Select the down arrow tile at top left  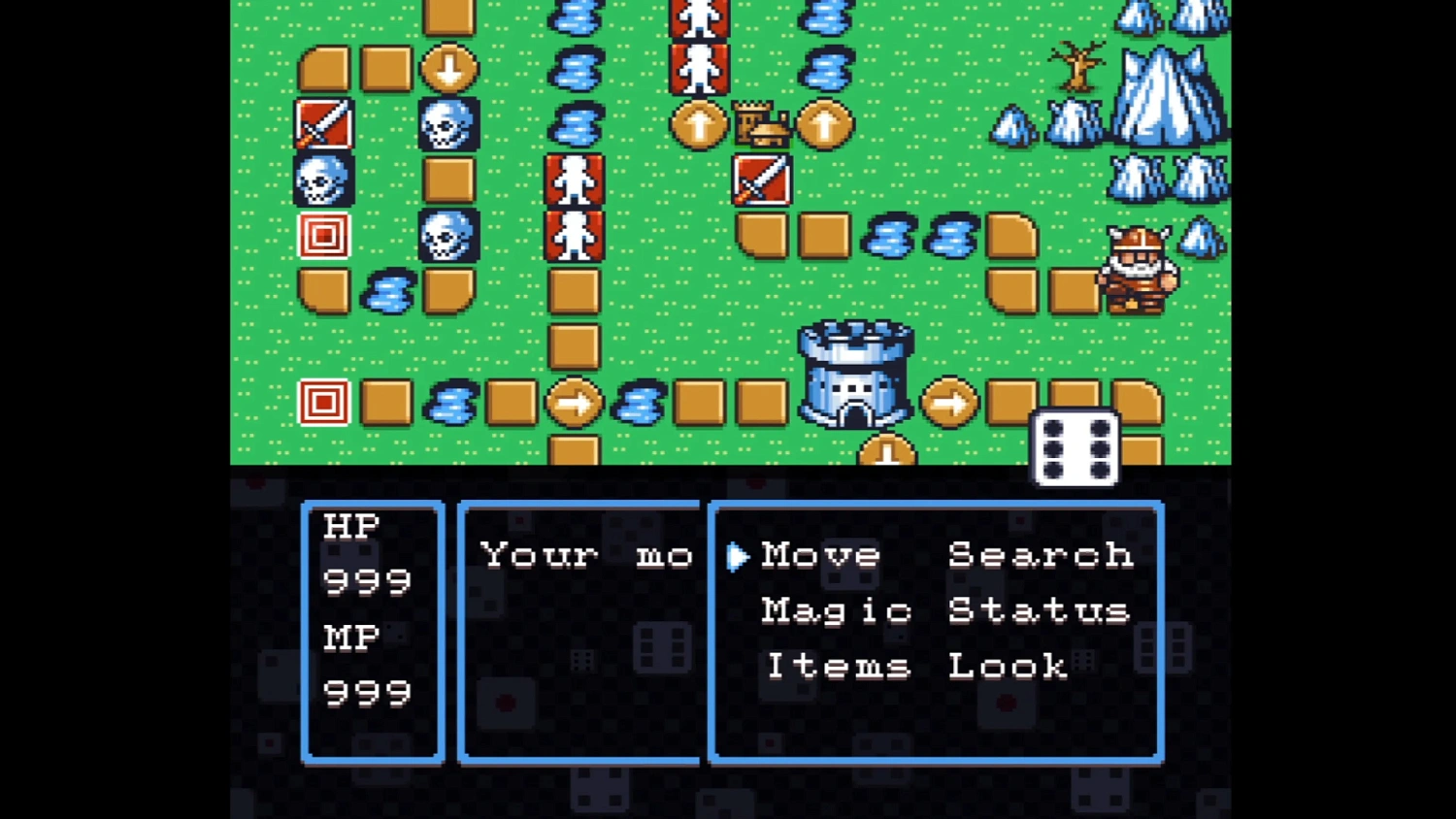coord(448,68)
